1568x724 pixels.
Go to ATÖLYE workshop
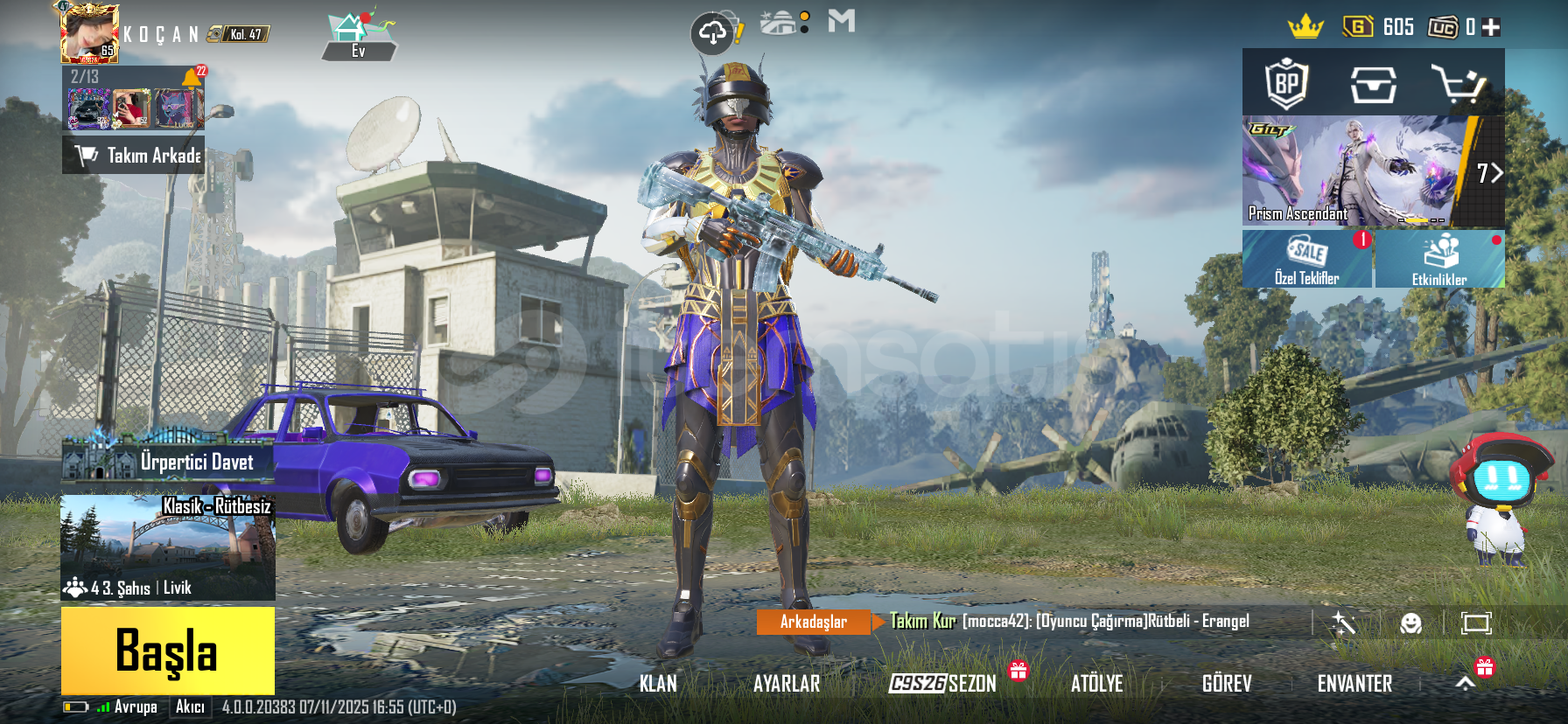point(1096,684)
